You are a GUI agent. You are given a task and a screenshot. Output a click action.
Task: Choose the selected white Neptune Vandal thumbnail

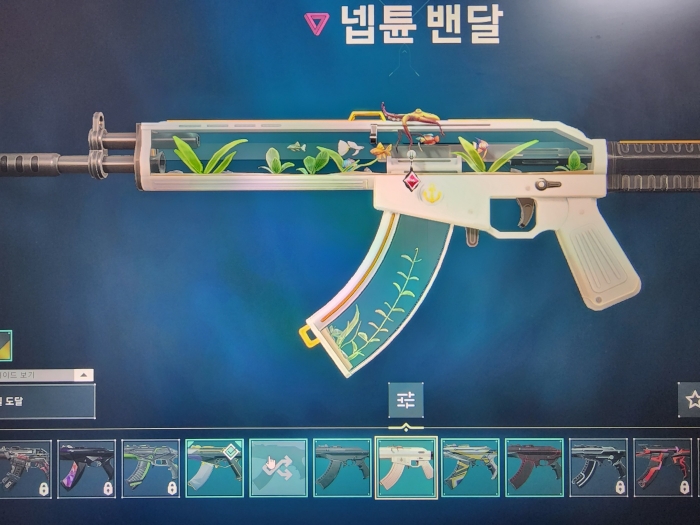pyautogui.click(x=406, y=467)
